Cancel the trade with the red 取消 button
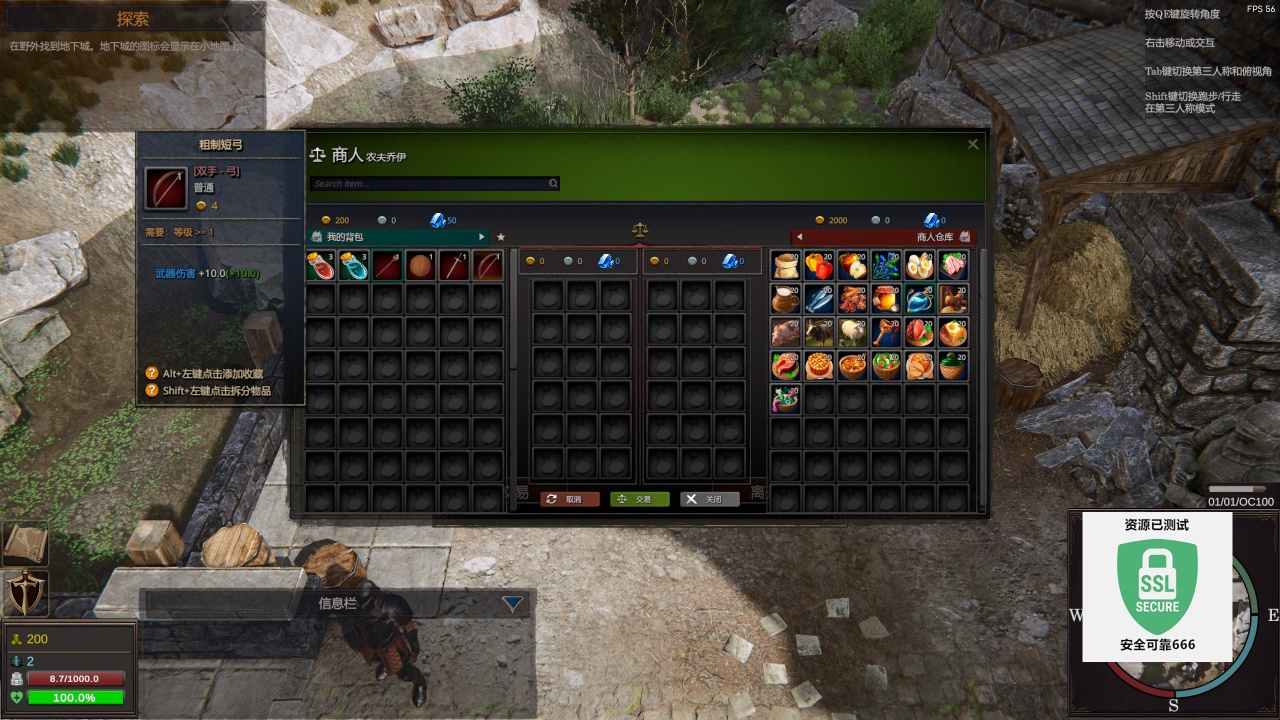The width and height of the screenshot is (1280, 720). point(569,499)
